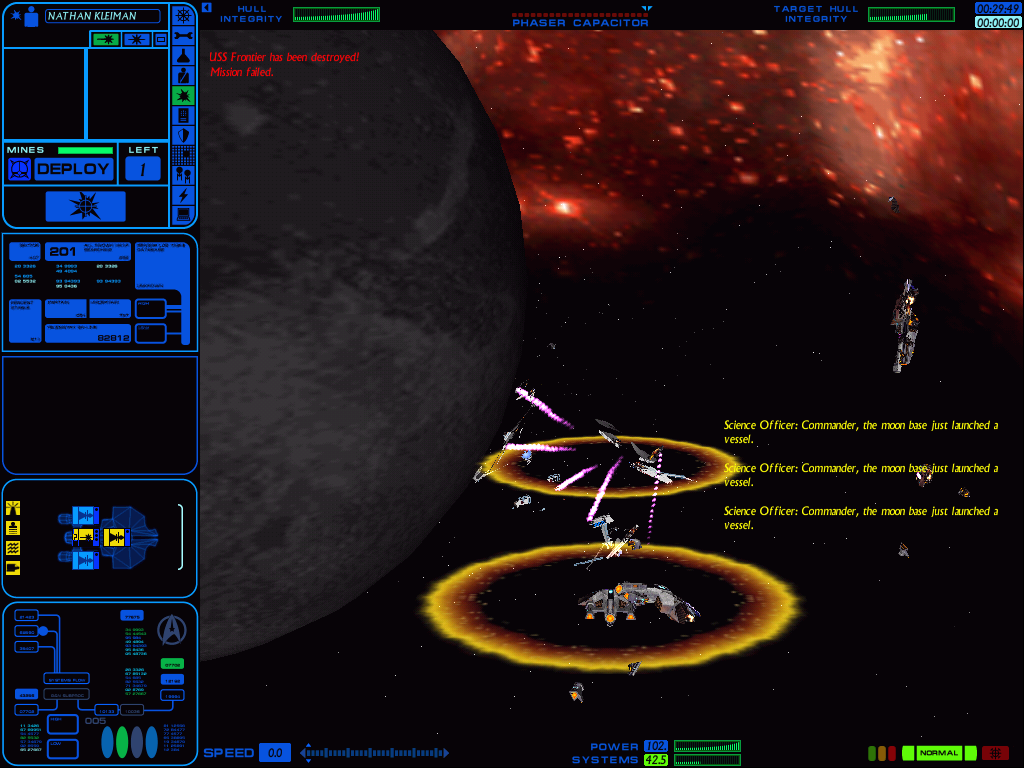Open the computer terminal panel
The width and height of the screenshot is (1024, 768).
point(183,214)
